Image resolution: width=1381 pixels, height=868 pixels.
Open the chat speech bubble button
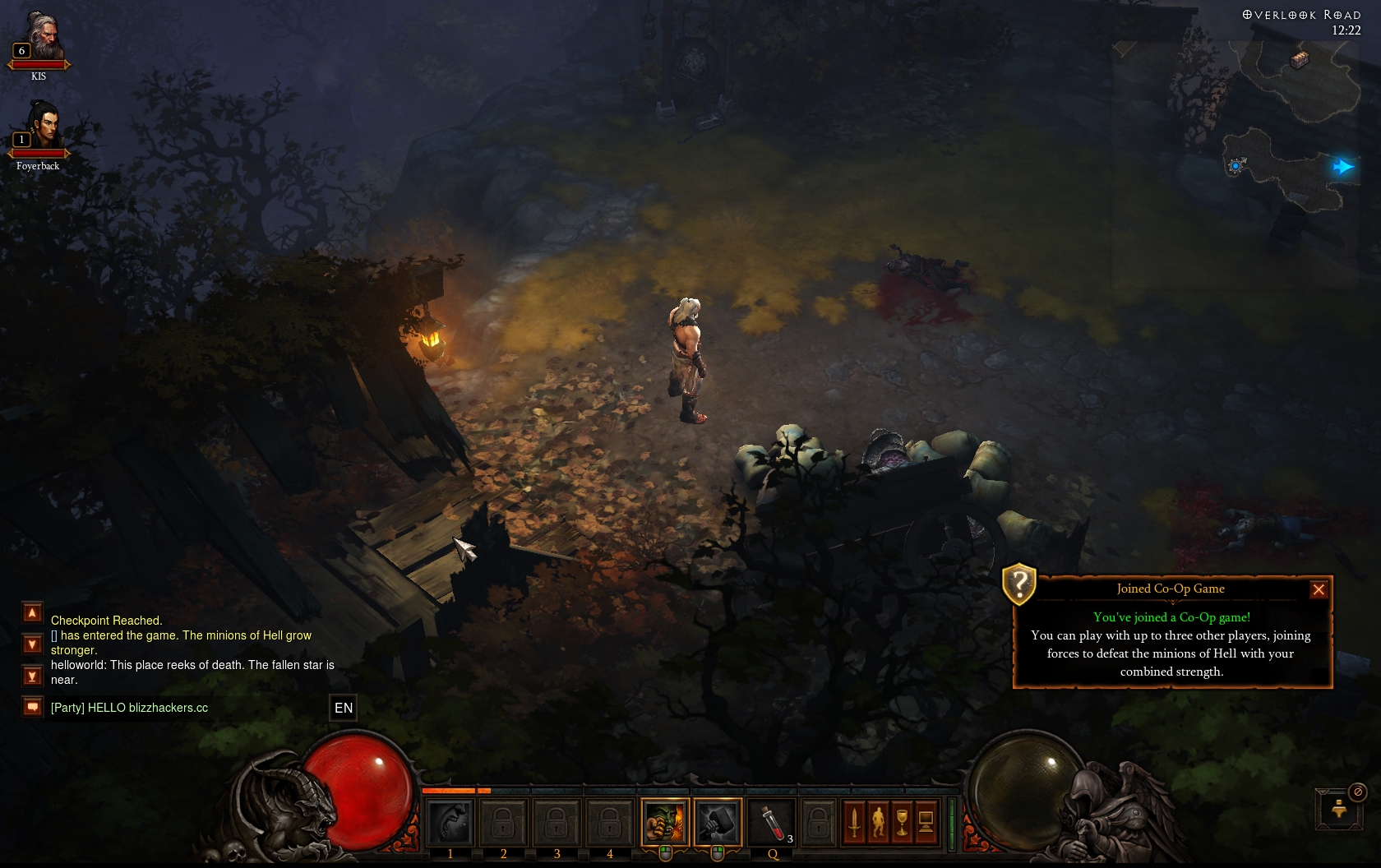(32, 707)
